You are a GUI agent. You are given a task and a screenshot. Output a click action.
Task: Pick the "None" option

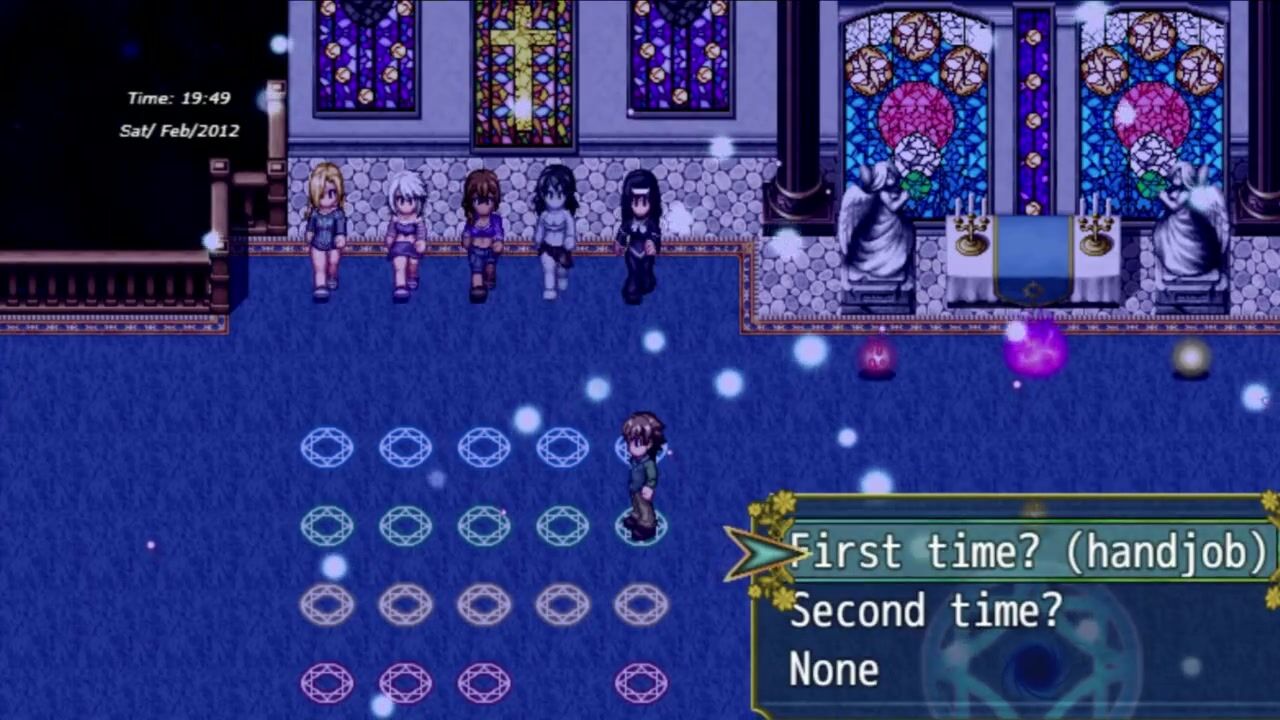click(834, 669)
